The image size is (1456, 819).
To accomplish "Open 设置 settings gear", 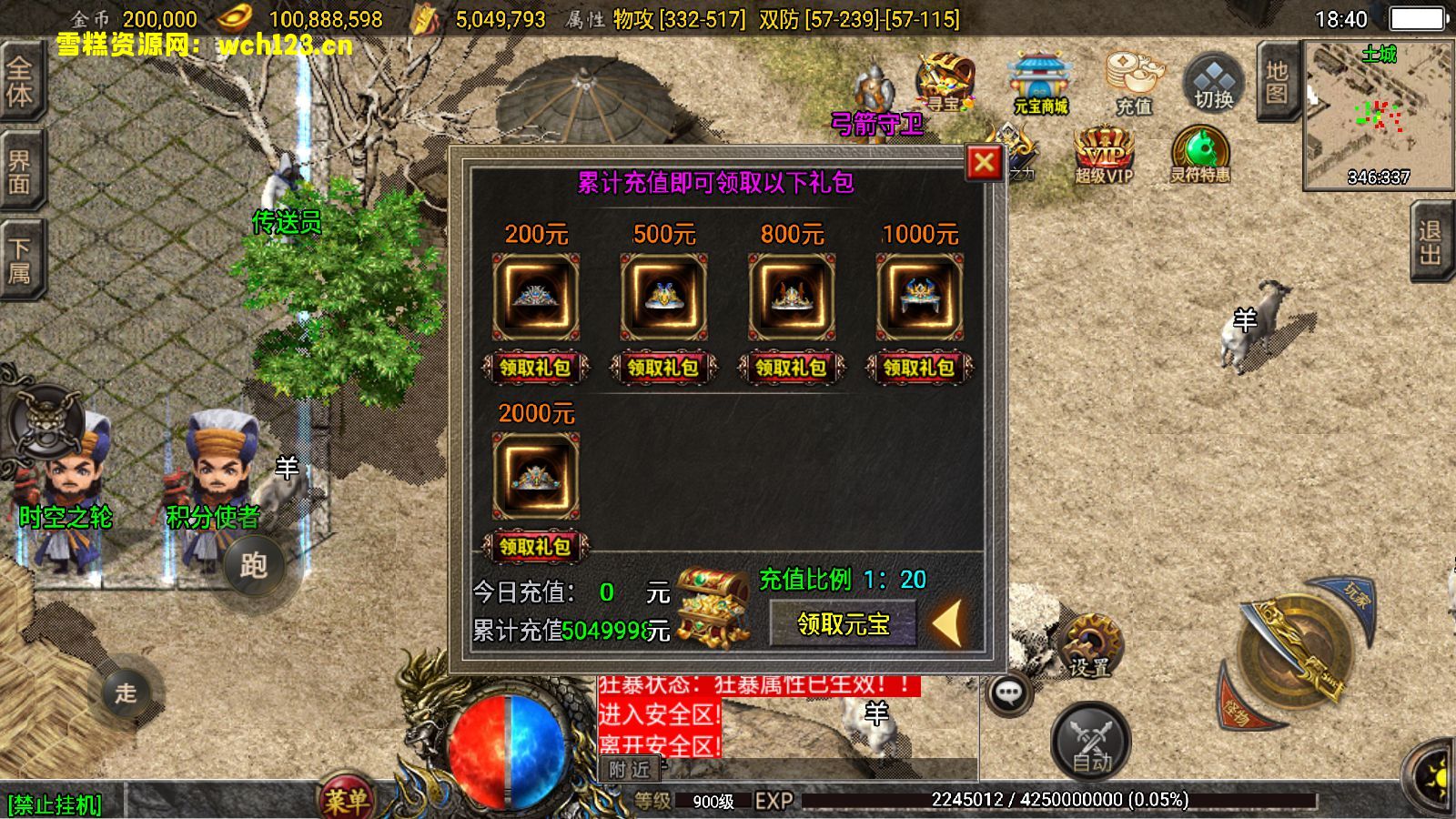I will pos(1091,646).
